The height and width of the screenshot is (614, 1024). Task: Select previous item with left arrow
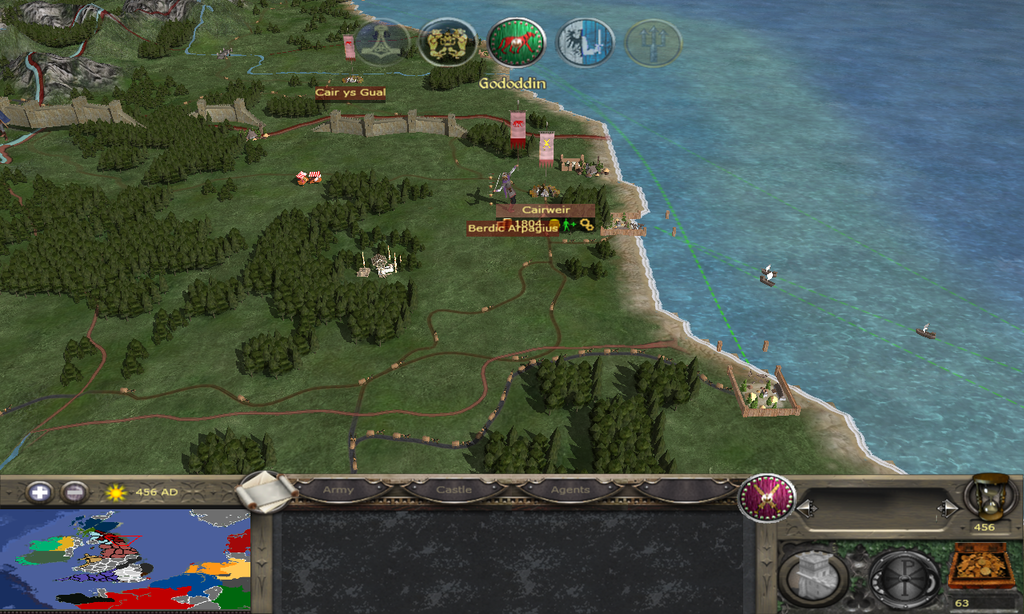[804, 509]
